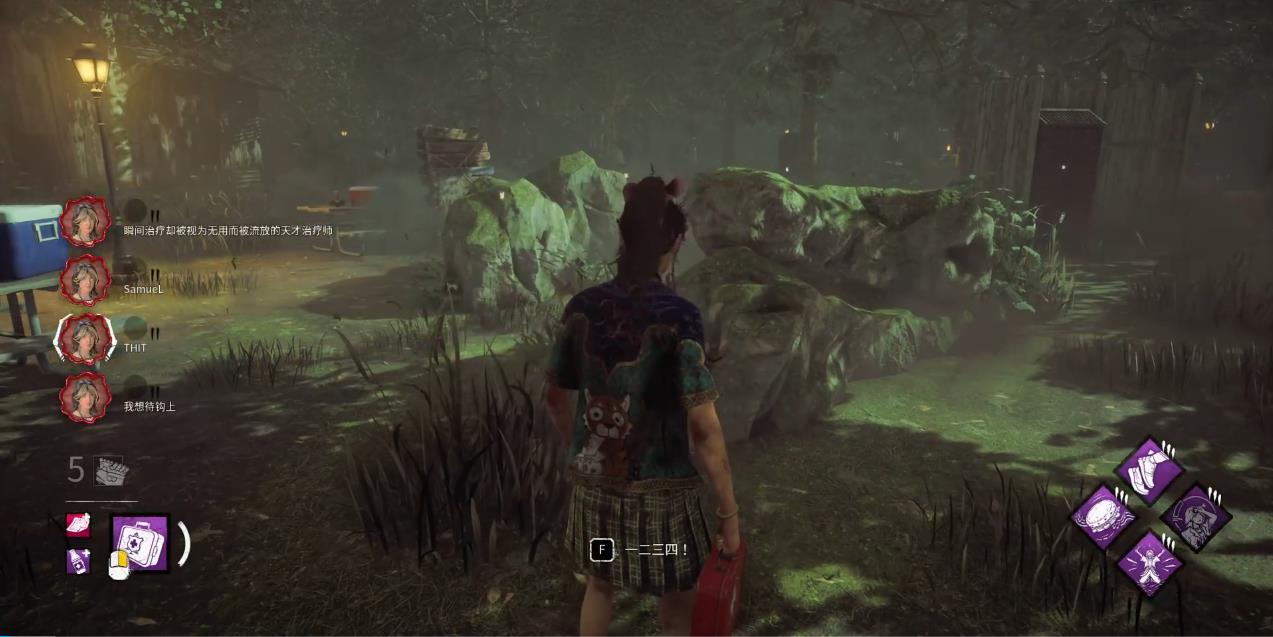The height and width of the screenshot is (637, 1273).
Task: Click survivor SamueL's portrait
Action: 86,280
